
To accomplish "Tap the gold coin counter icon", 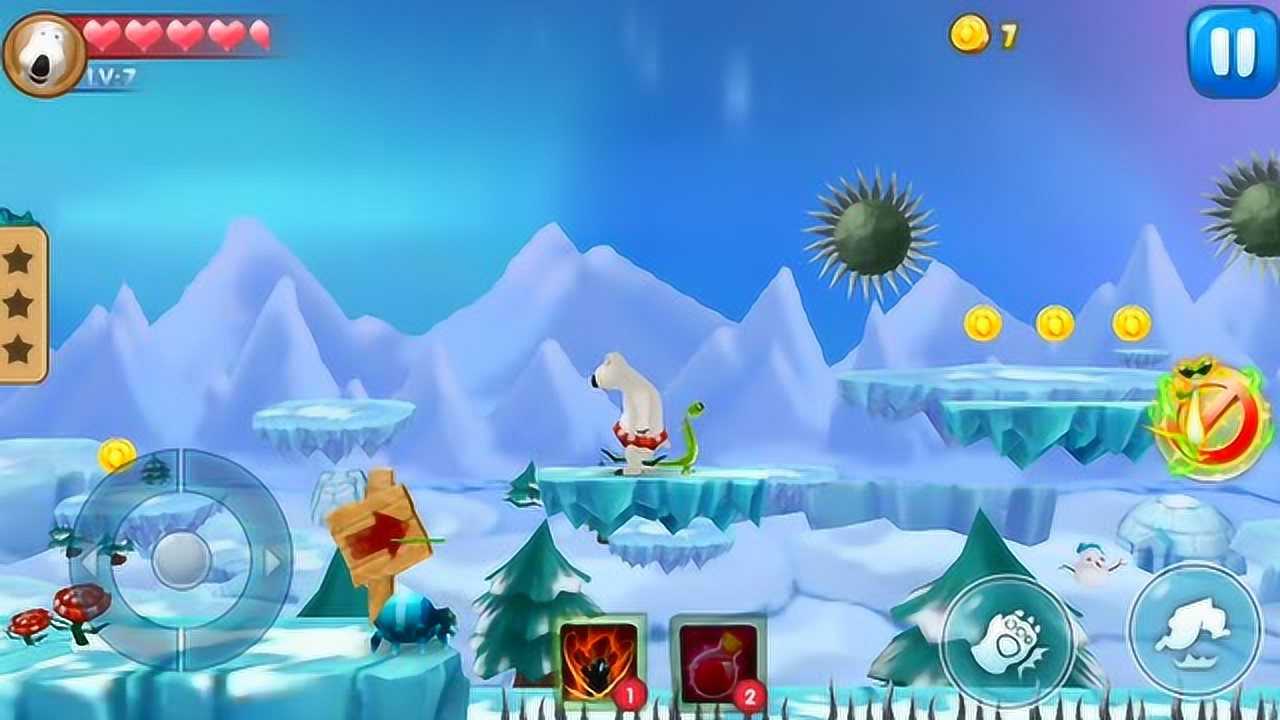I will 969,35.
